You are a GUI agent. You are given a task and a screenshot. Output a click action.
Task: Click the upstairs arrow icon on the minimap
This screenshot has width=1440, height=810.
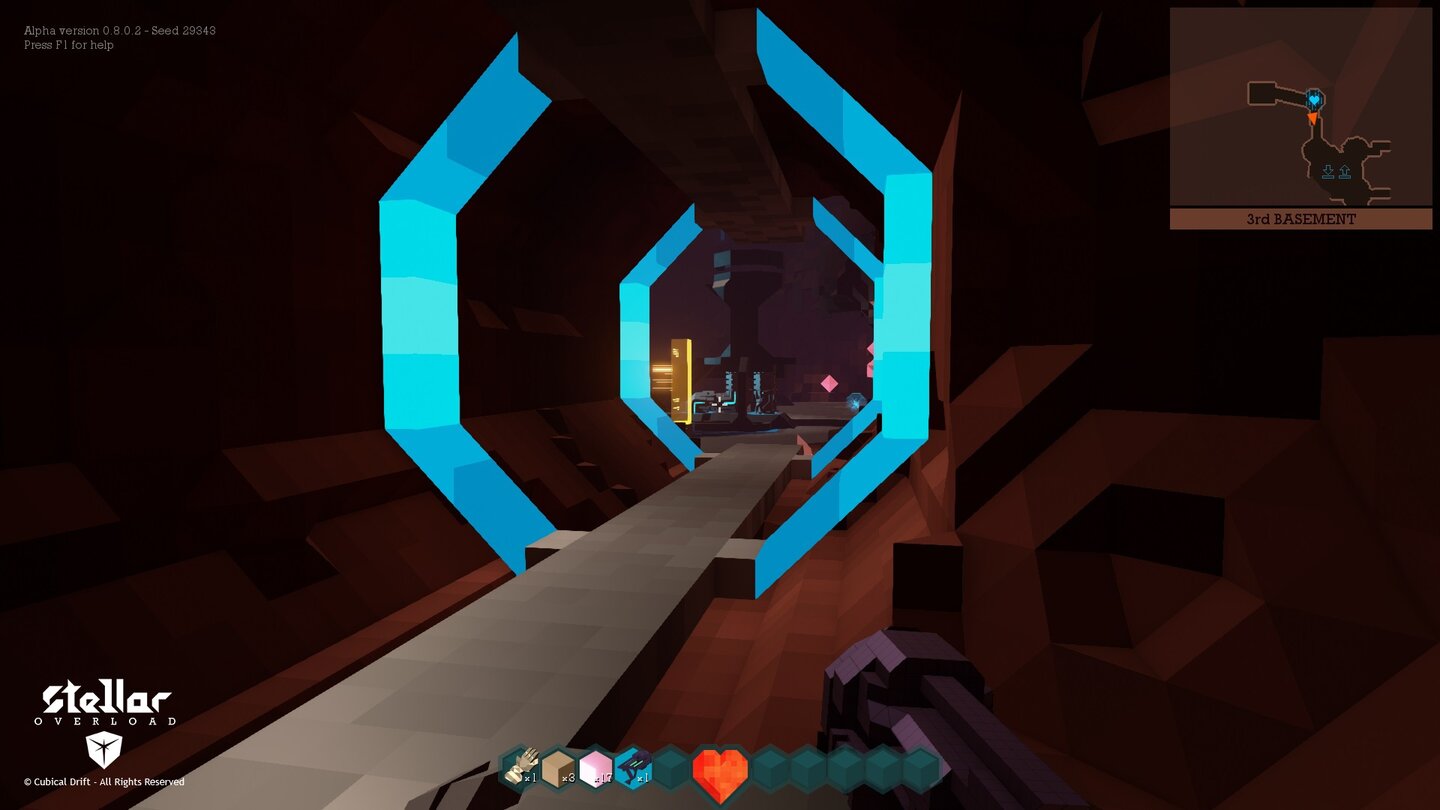pos(1345,171)
